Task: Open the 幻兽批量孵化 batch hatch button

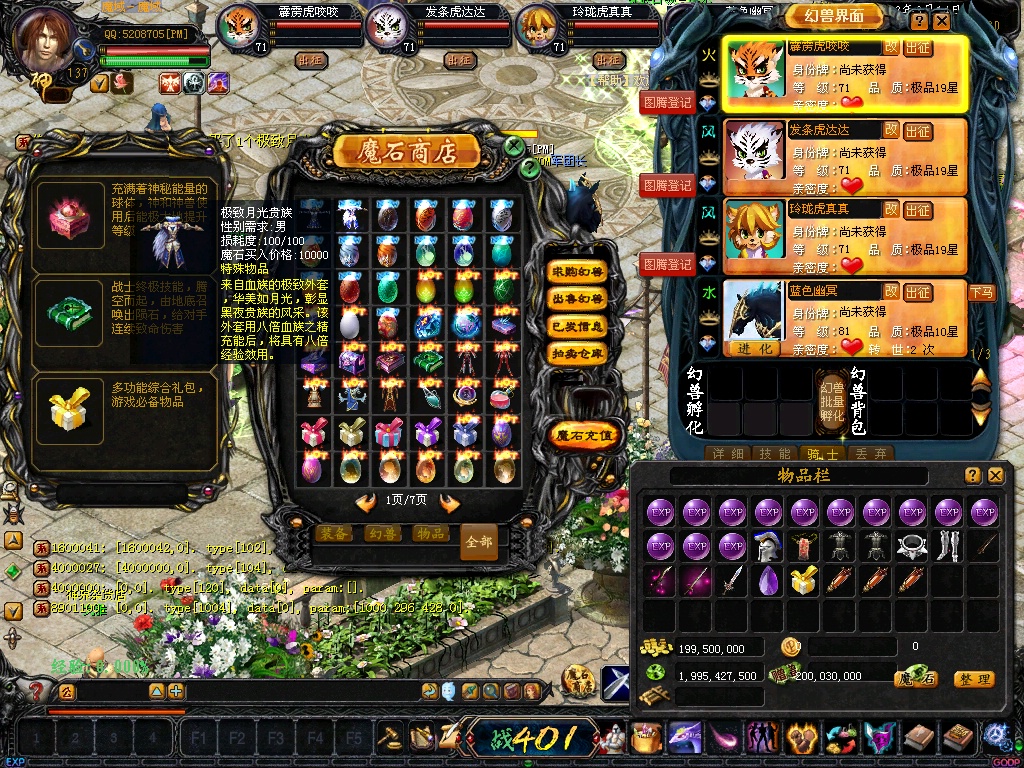Action: (x=831, y=401)
